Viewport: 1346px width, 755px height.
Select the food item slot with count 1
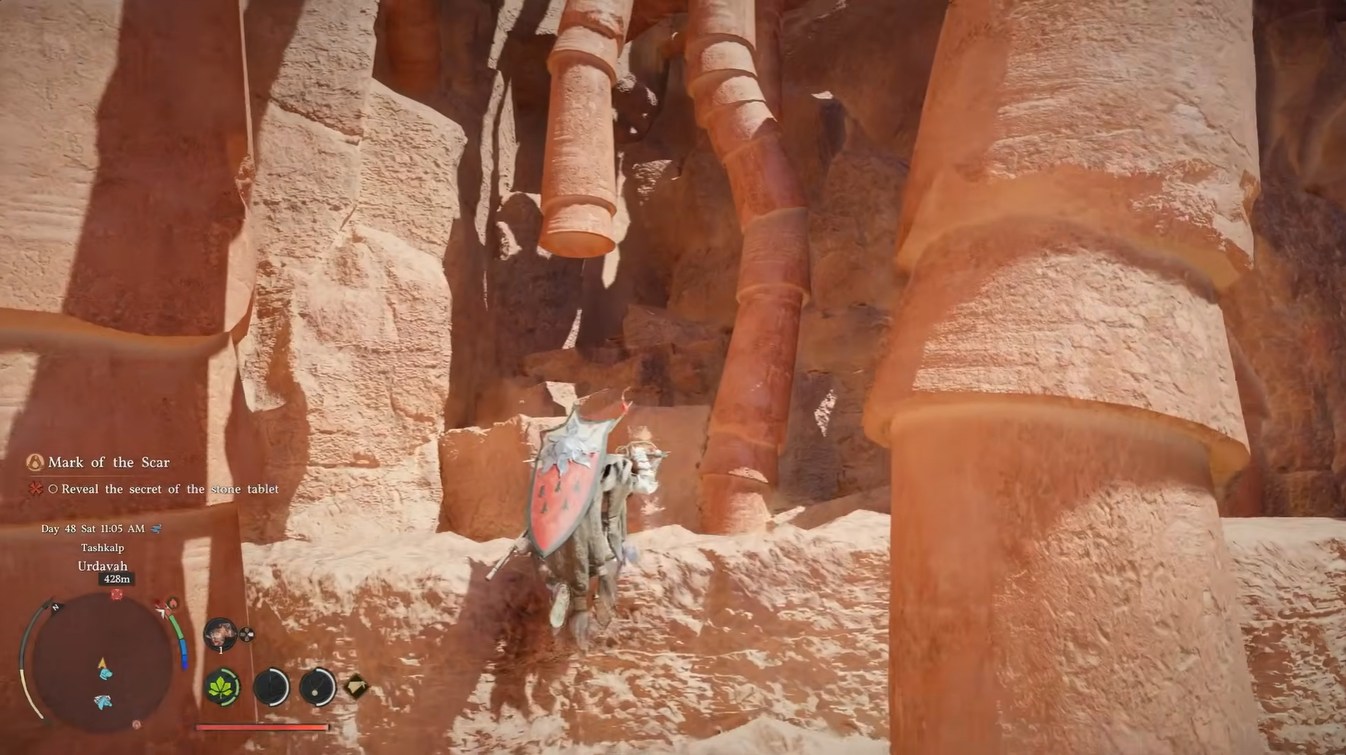(x=219, y=633)
